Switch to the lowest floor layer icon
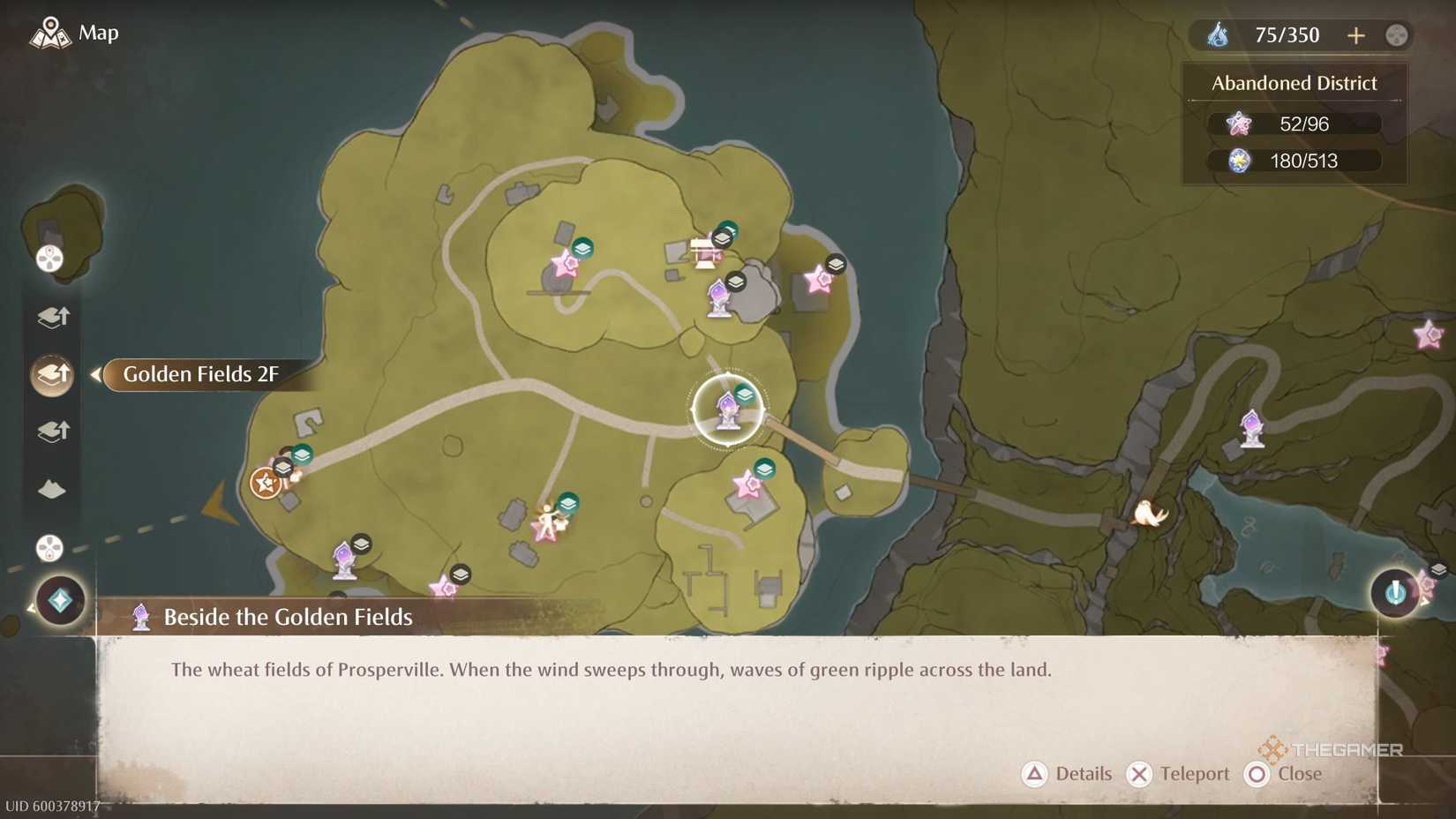Viewport: 1456px width, 819px height. point(53,431)
